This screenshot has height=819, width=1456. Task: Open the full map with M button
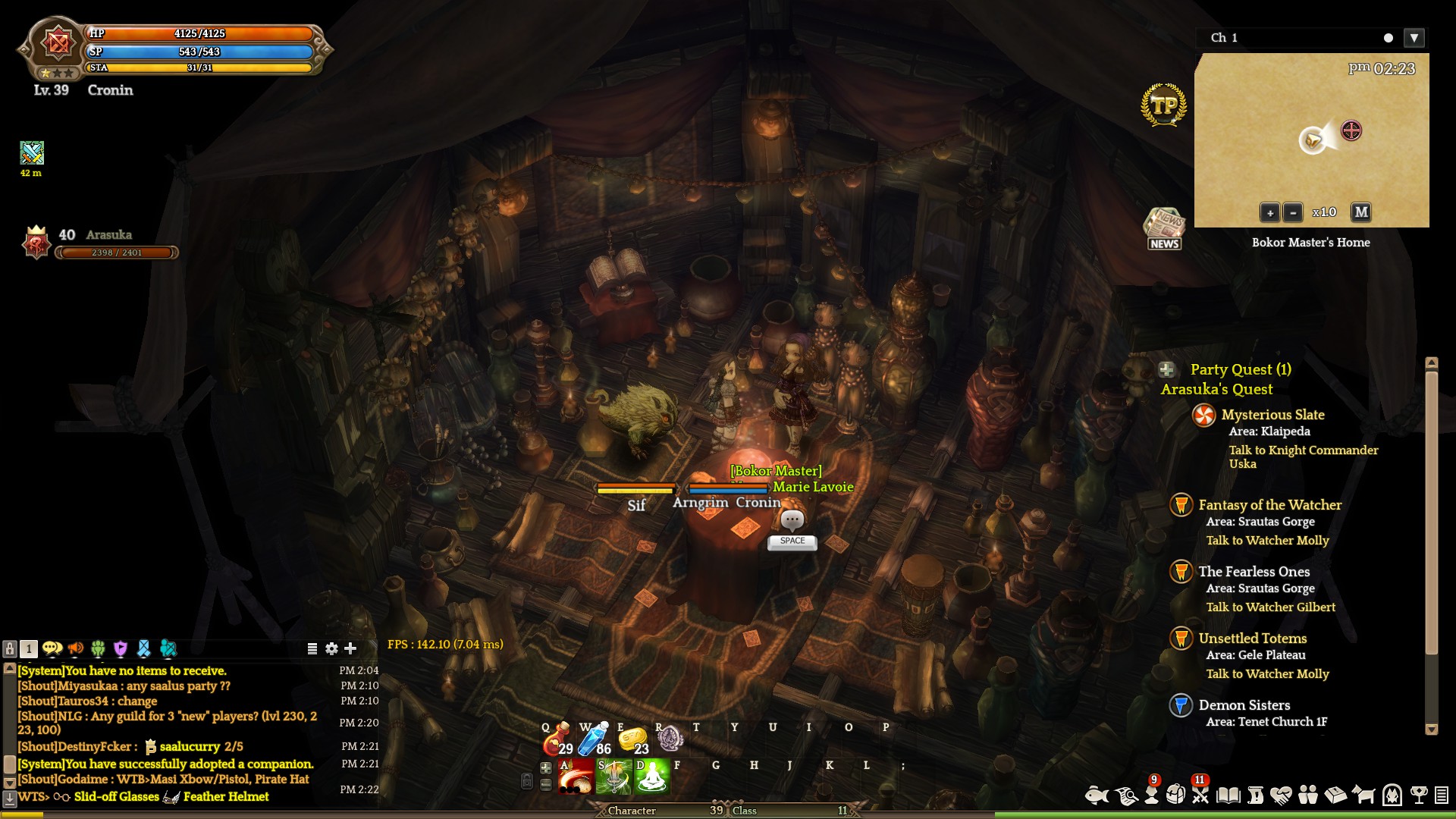point(1361,212)
